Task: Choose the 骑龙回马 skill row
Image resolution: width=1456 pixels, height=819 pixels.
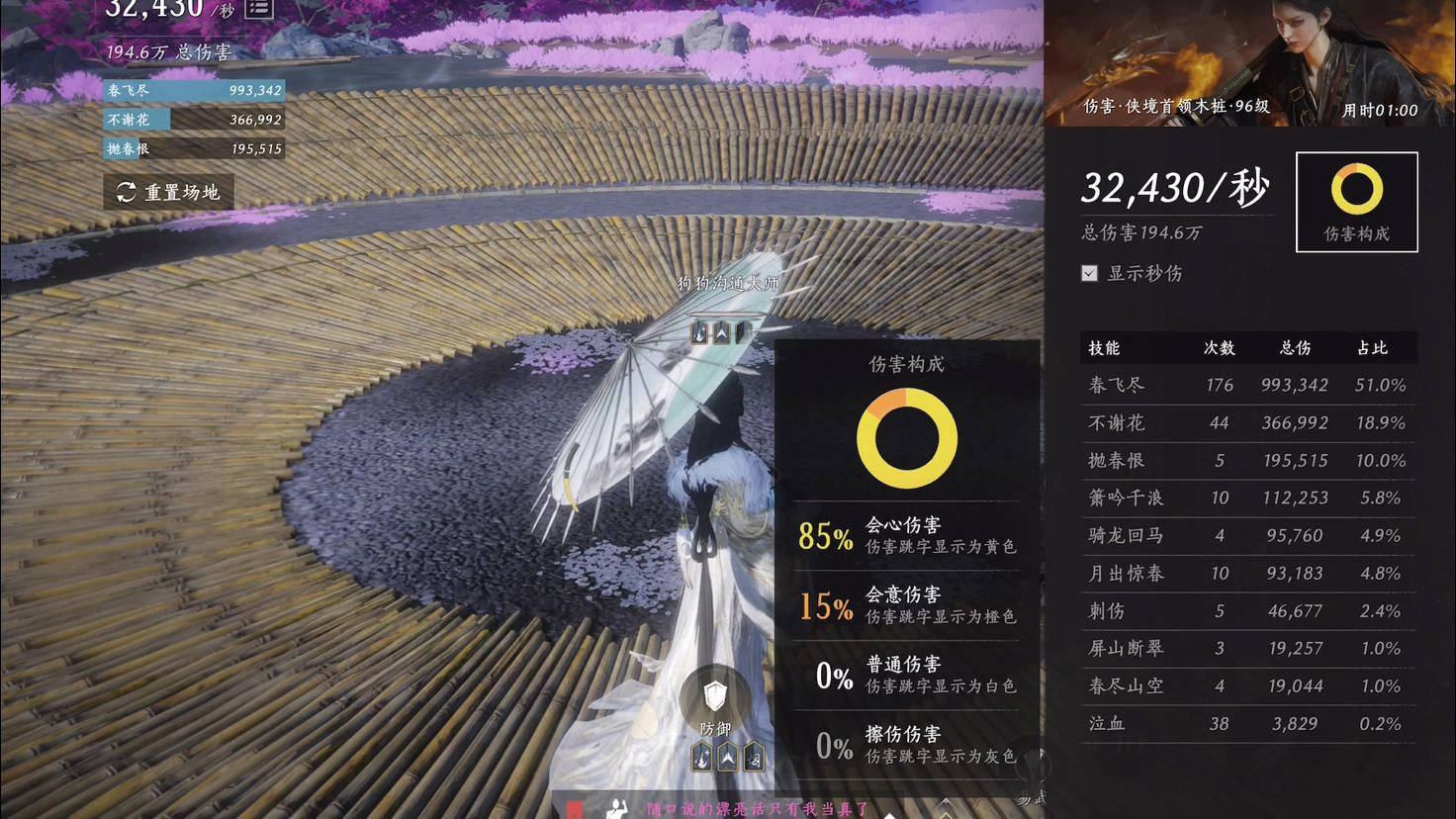Action: pos(1247,535)
